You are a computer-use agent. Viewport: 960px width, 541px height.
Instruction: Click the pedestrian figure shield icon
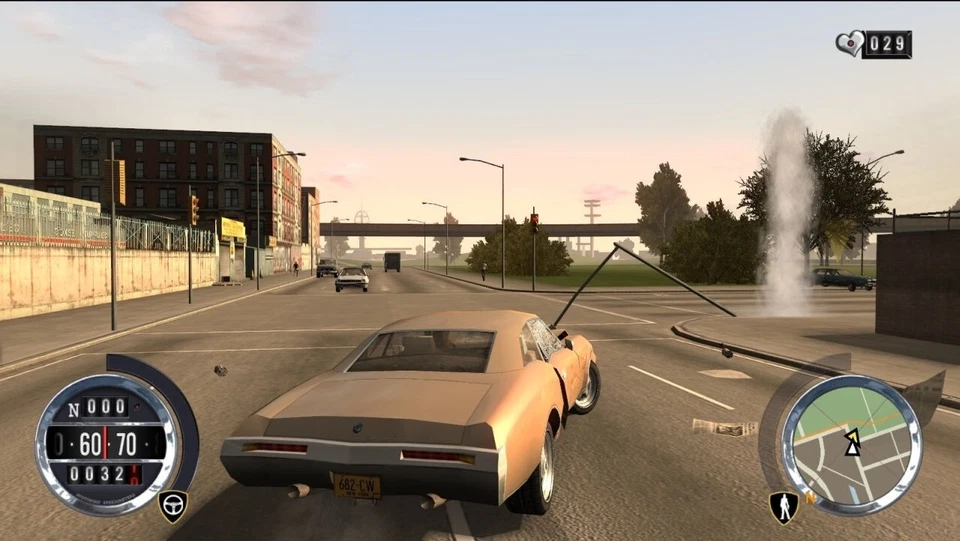[783, 506]
